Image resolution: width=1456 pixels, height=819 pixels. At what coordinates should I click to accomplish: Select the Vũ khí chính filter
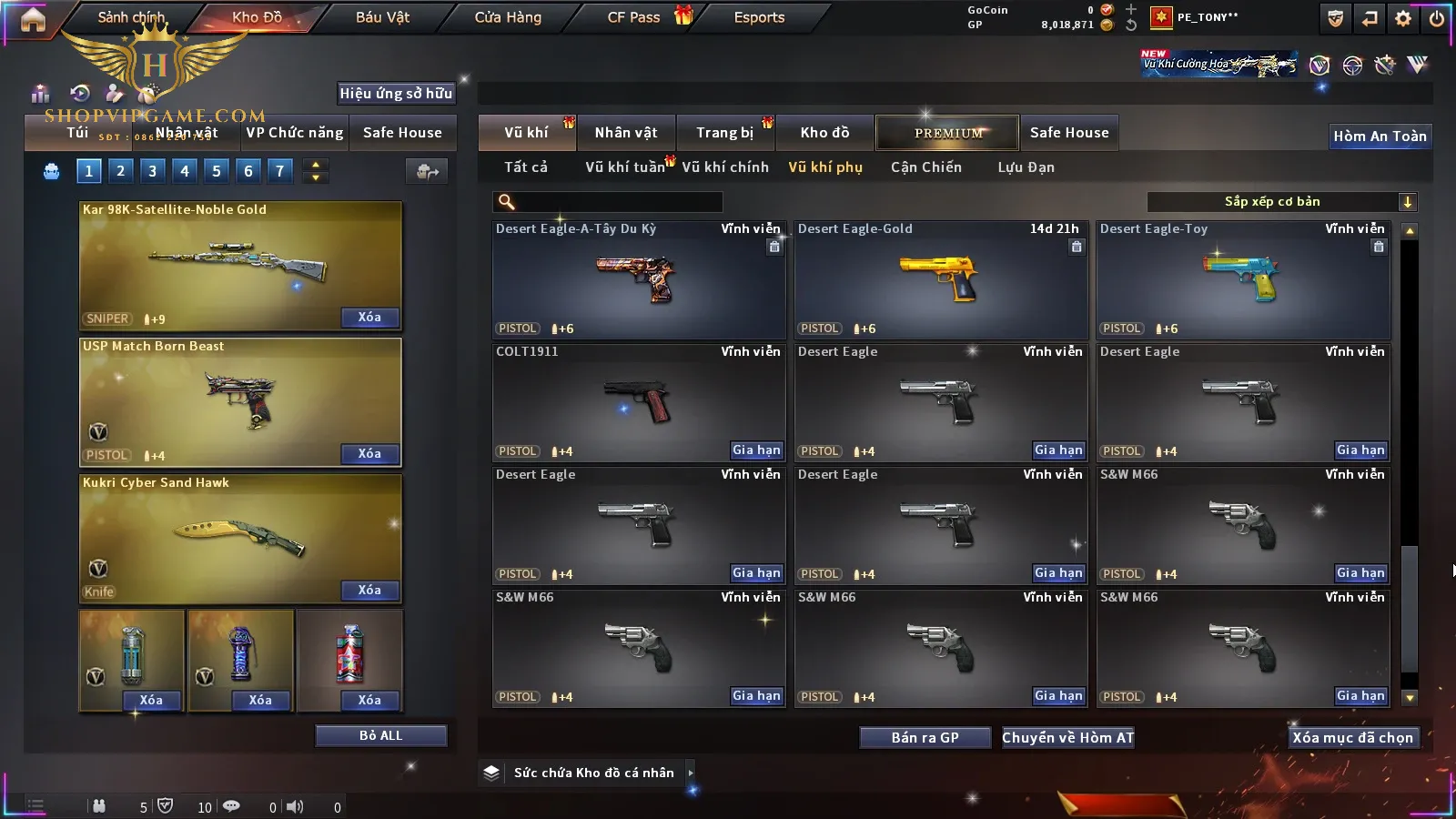(725, 167)
